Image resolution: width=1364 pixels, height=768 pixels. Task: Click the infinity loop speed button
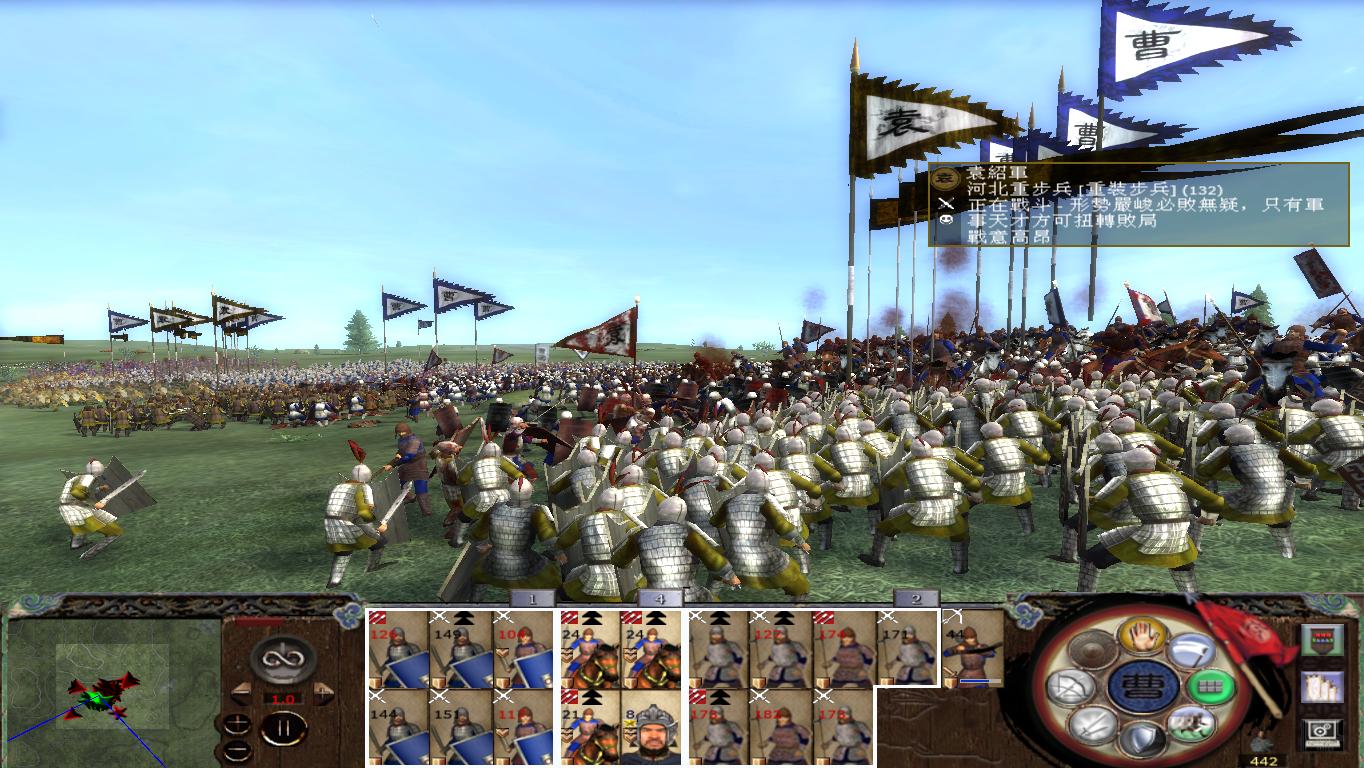(281, 660)
